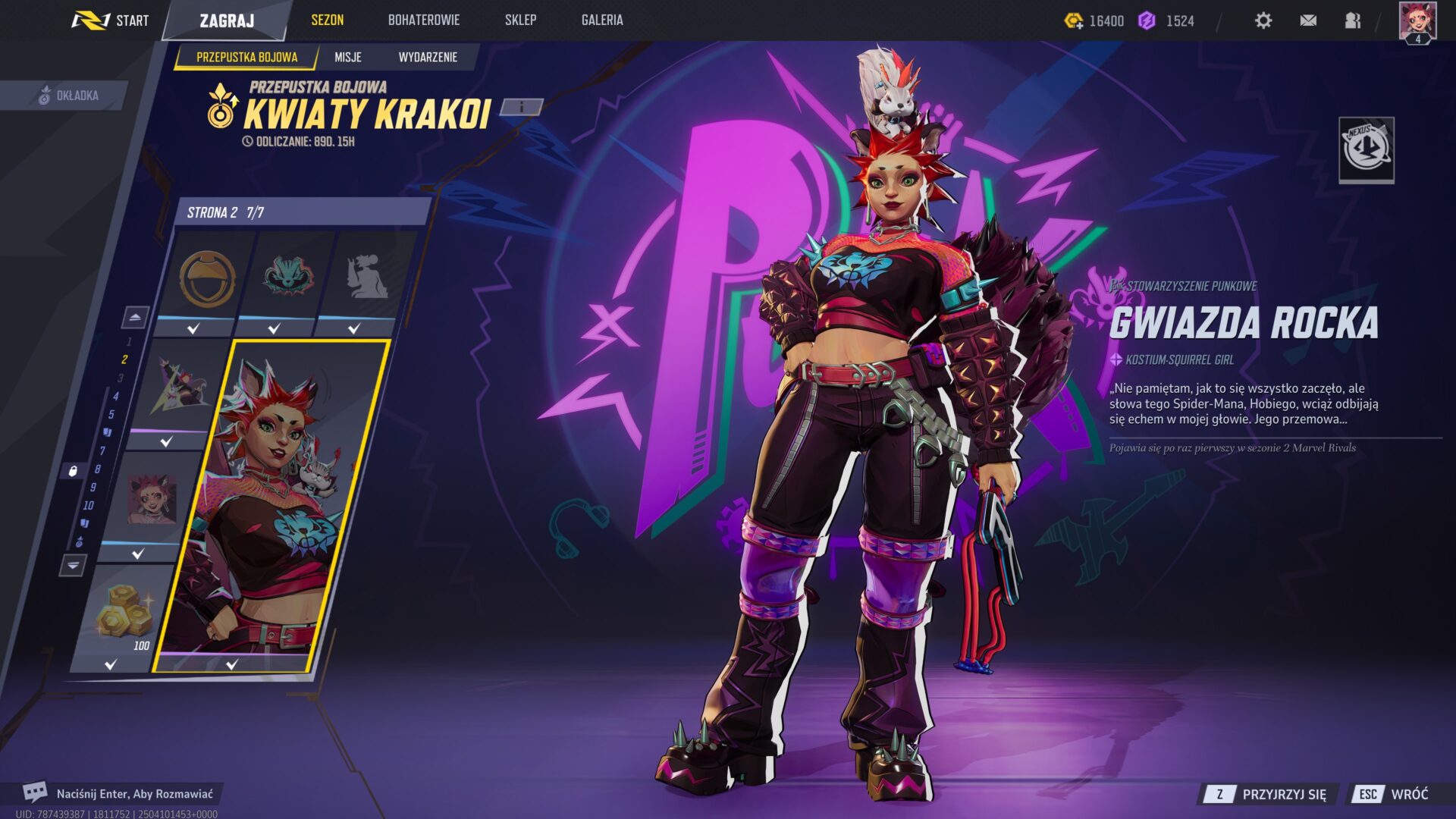
Task: Open the GALERIA tab
Action: [x=602, y=20]
